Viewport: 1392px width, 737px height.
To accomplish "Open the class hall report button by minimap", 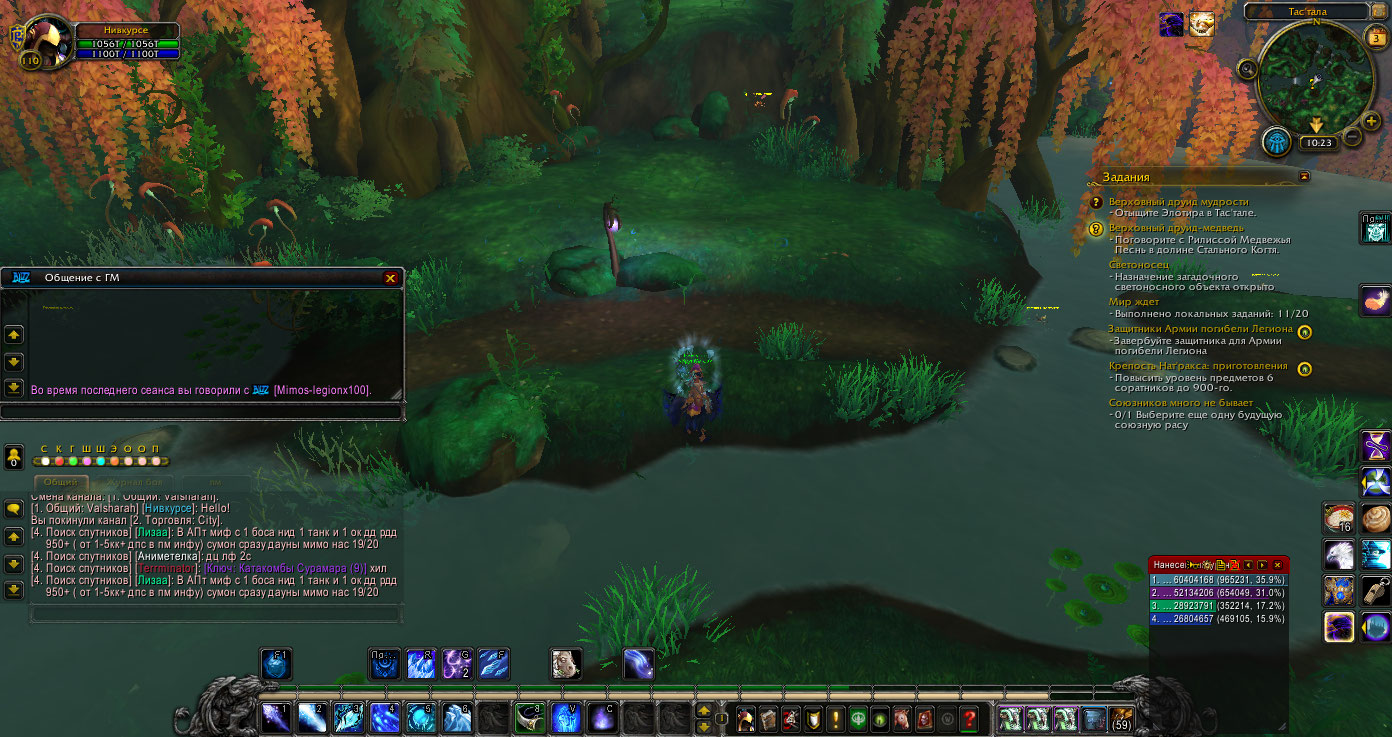I will click(x=1276, y=142).
